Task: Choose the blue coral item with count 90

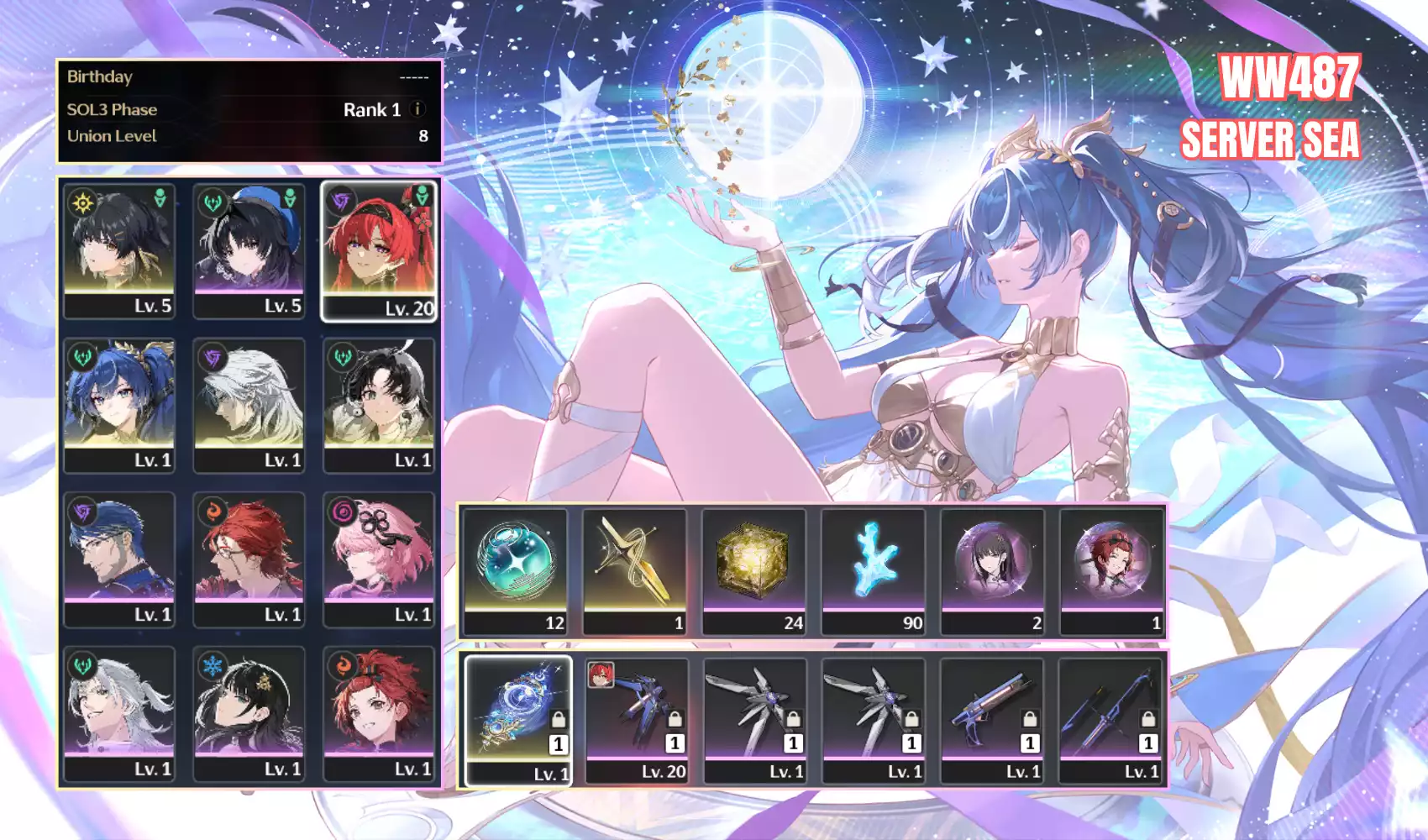Action: click(873, 571)
